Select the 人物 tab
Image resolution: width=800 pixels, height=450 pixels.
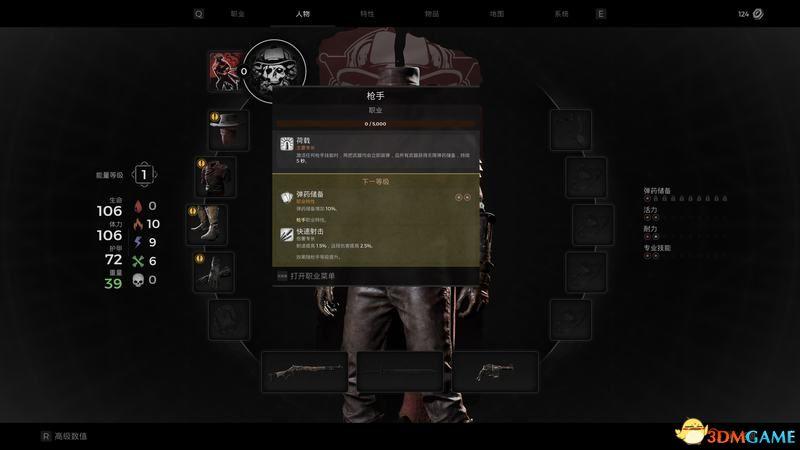click(x=303, y=14)
